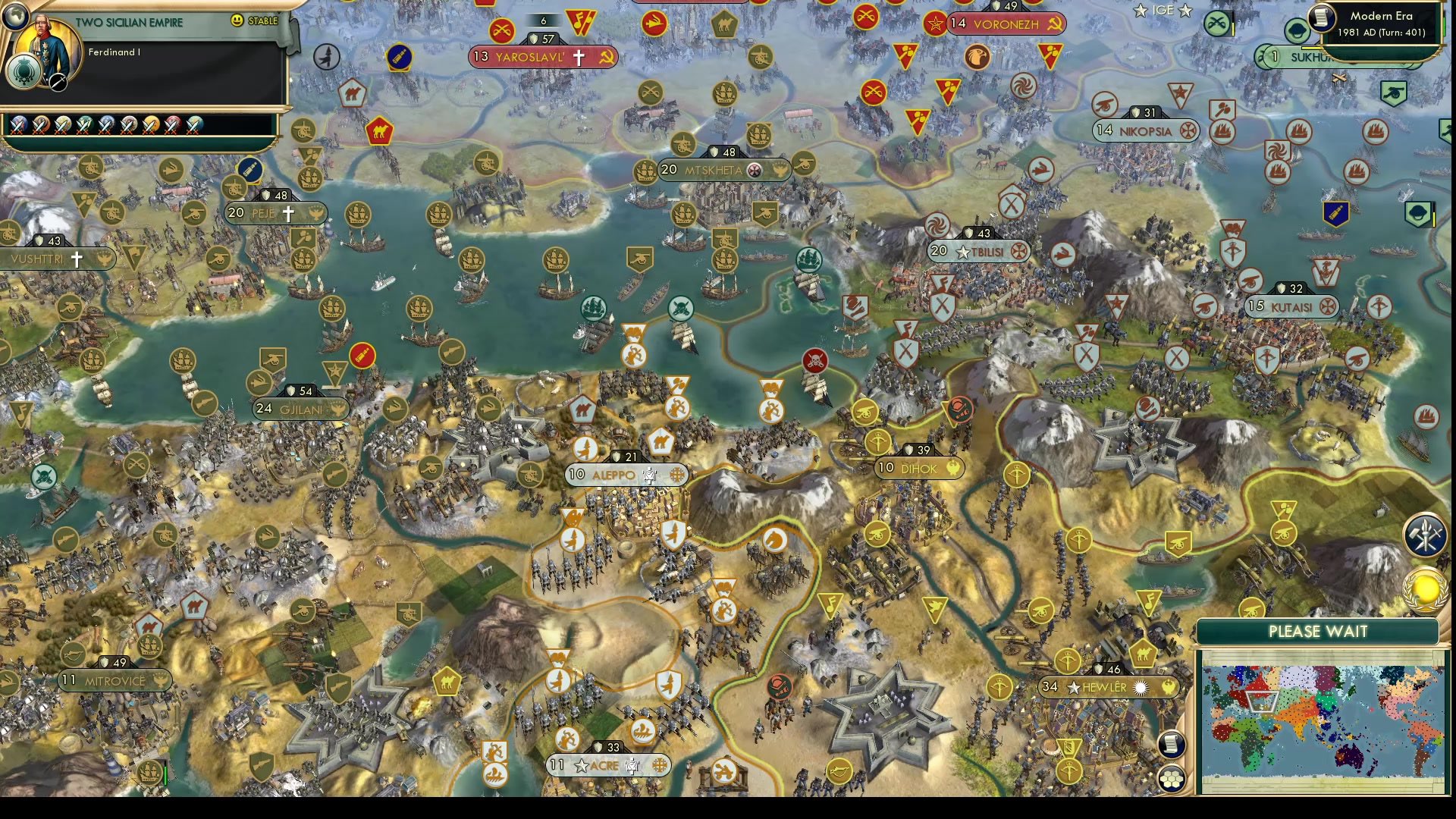Screen dimensions: 1456x819
Task: Click the happiness smiley next to STABLE
Action: pos(236,21)
